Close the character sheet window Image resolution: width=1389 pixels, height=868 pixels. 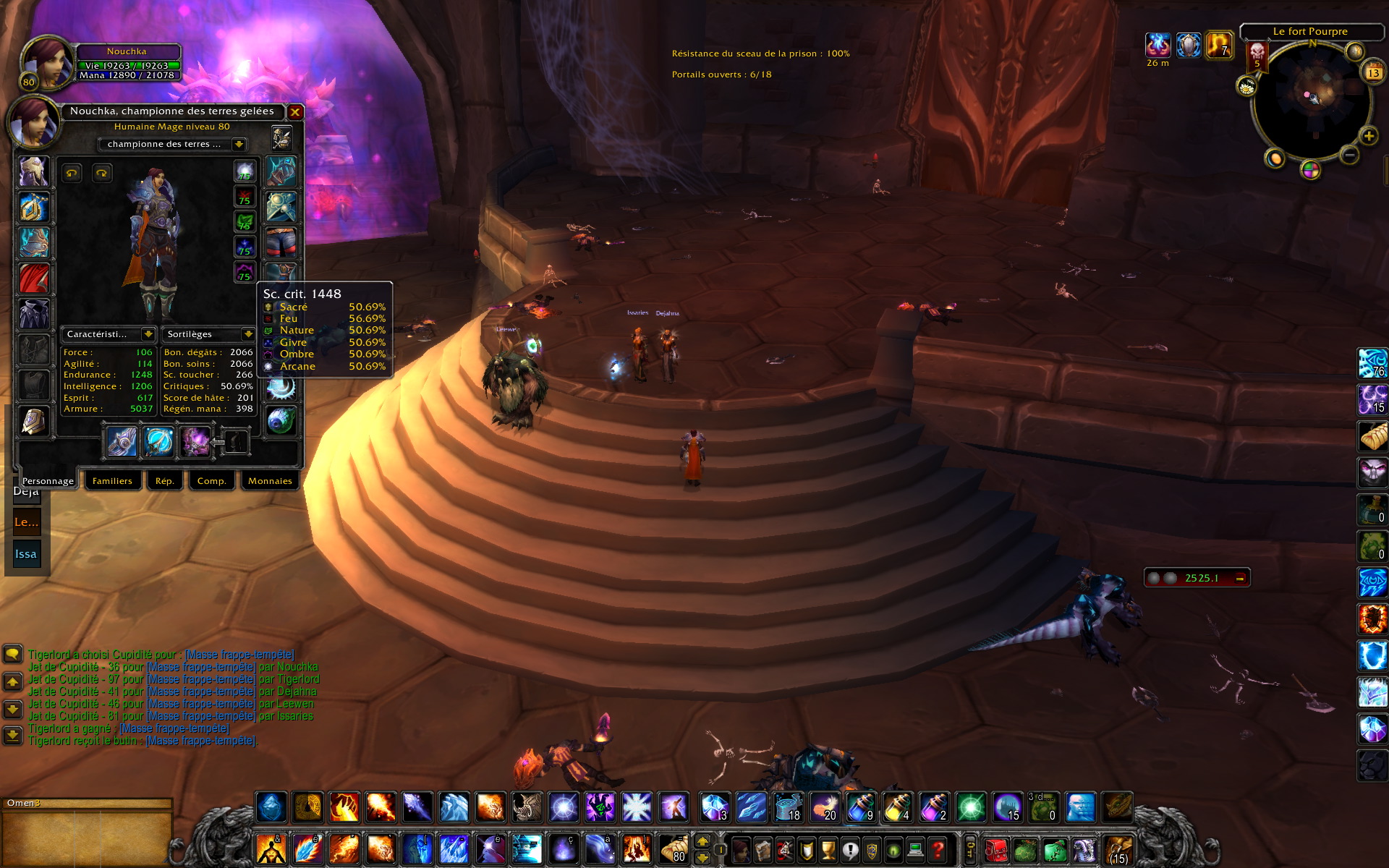(295, 112)
